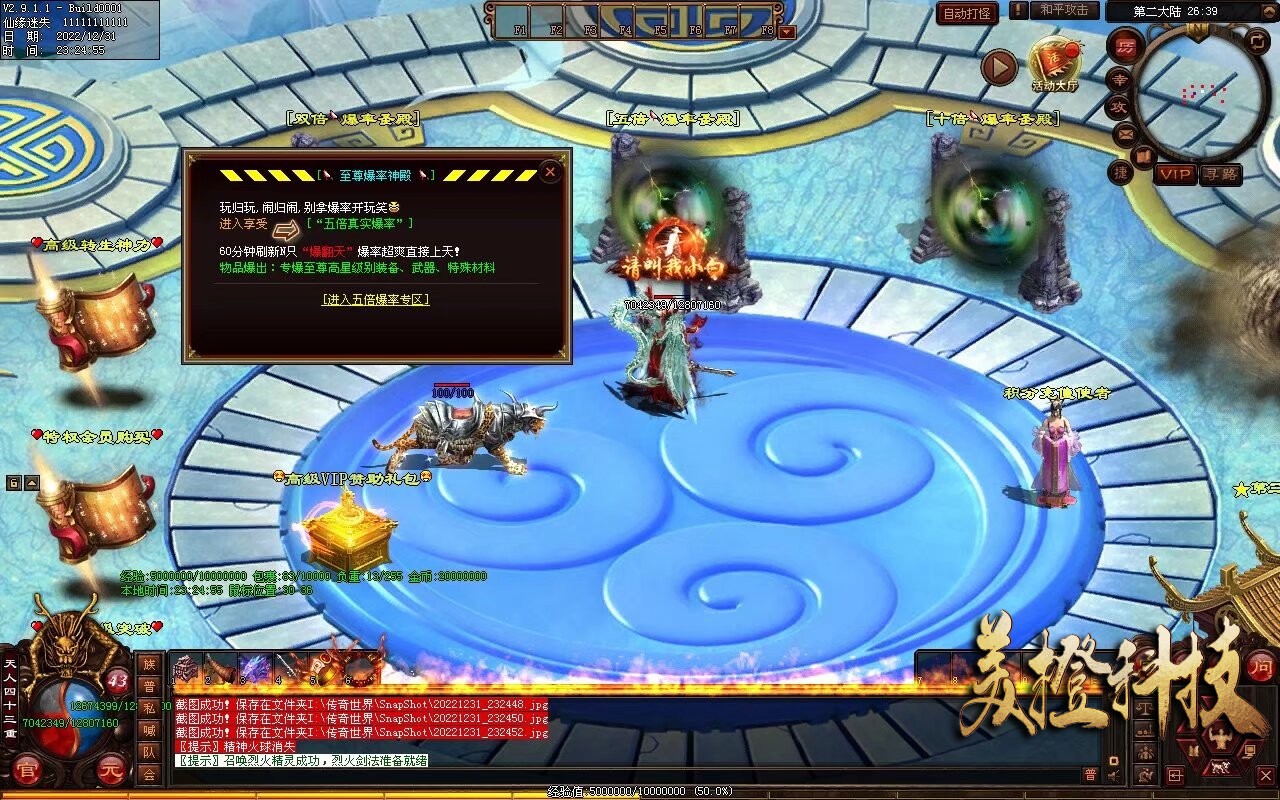Viewport: 1280px width, 800px height.
Task: Toggle the 自动打怪 auto-fight button
Action: [x=967, y=13]
